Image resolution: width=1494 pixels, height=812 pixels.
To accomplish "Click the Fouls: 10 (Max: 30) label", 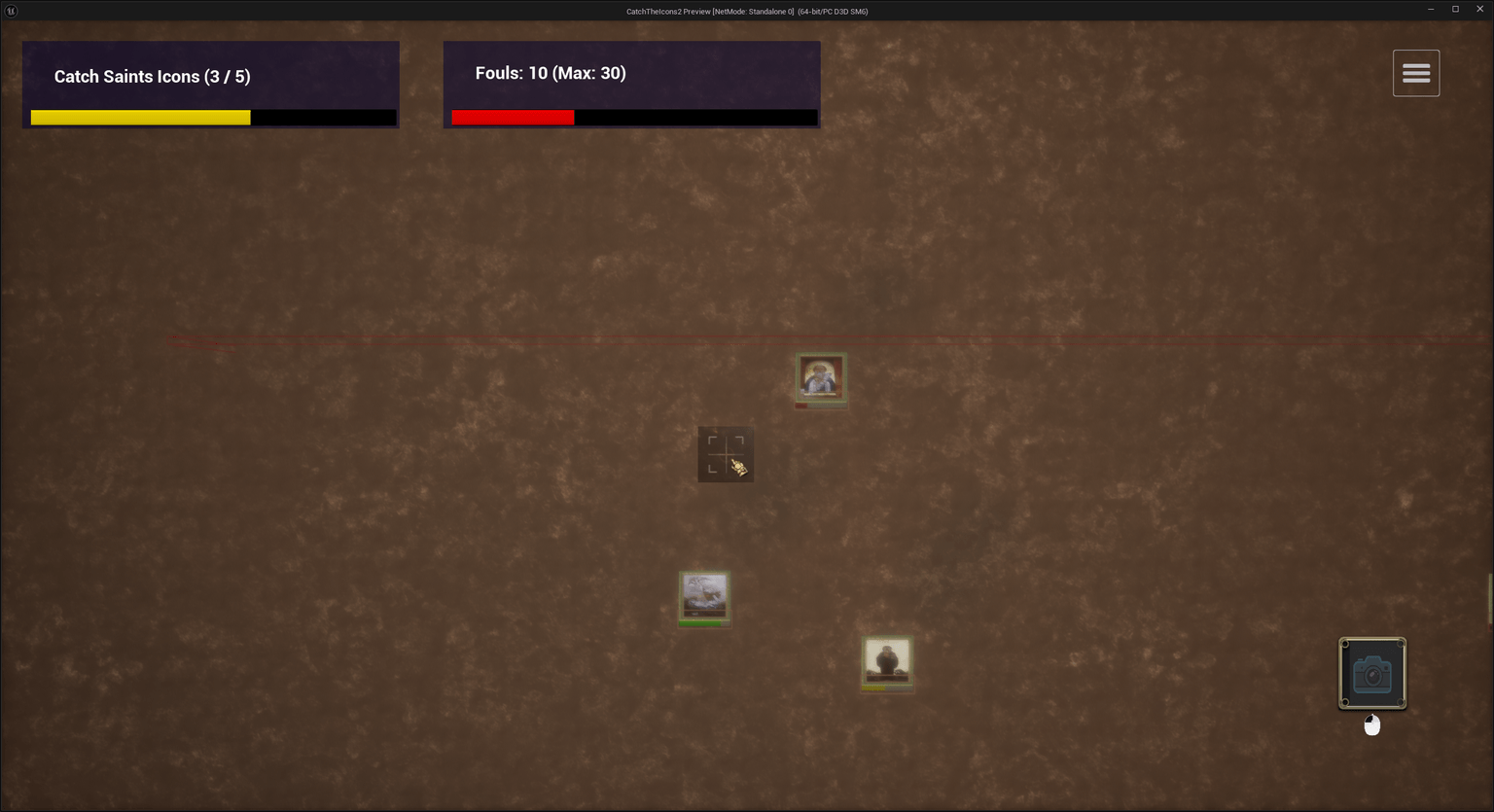I will (550, 72).
